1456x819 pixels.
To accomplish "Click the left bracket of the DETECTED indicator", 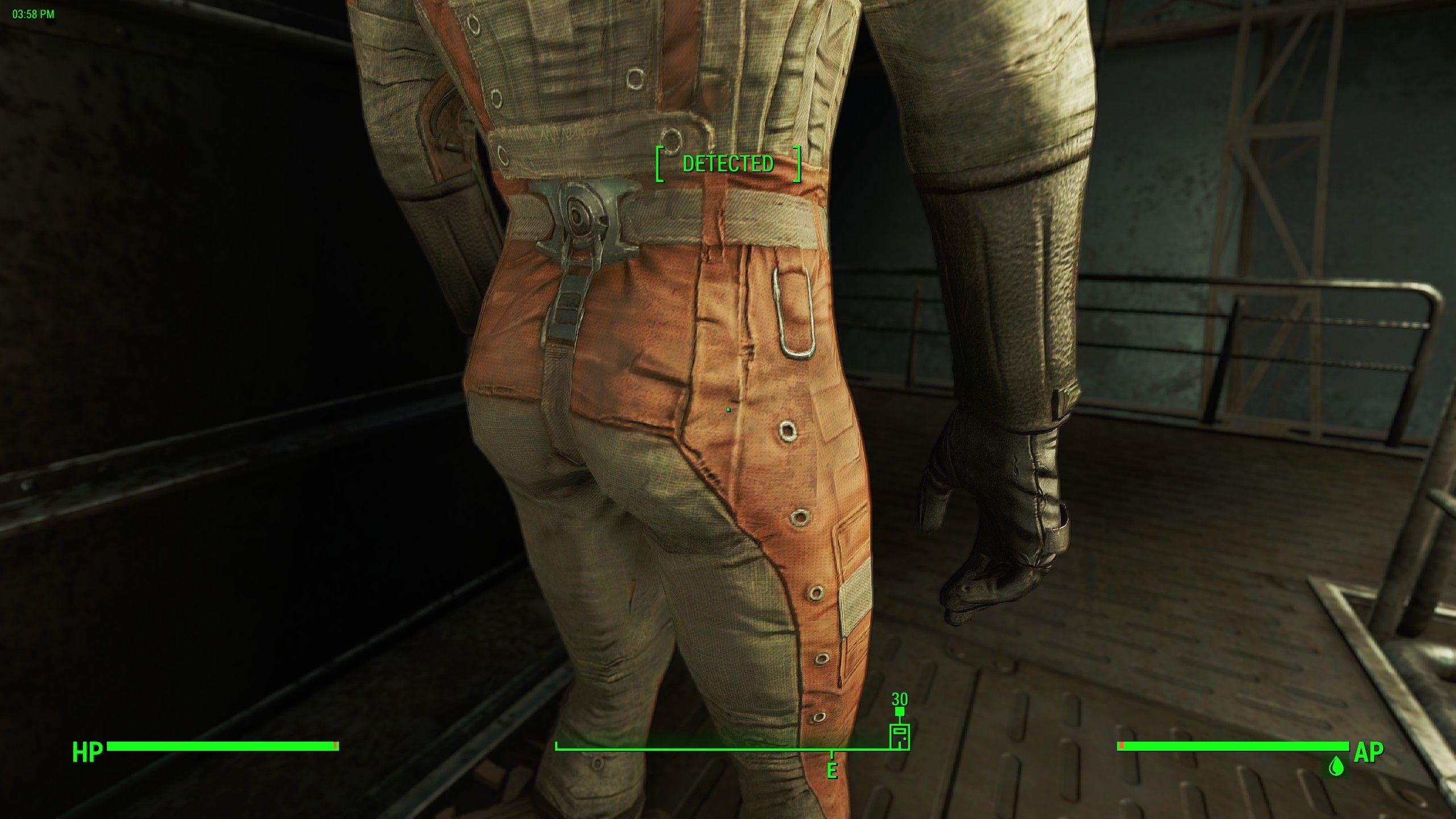I will coord(661,165).
